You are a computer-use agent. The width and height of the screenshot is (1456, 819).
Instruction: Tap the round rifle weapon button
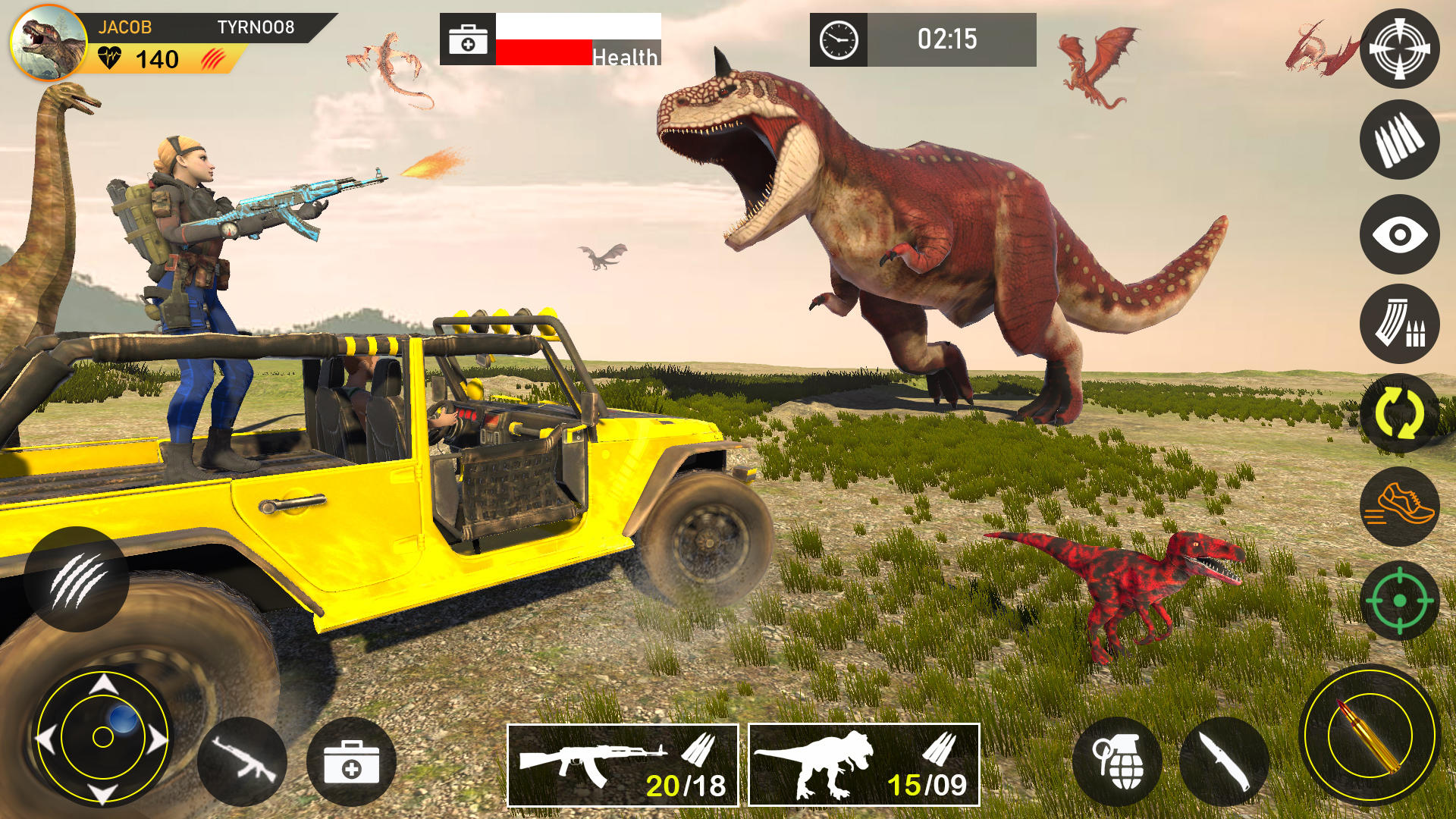coord(243,761)
